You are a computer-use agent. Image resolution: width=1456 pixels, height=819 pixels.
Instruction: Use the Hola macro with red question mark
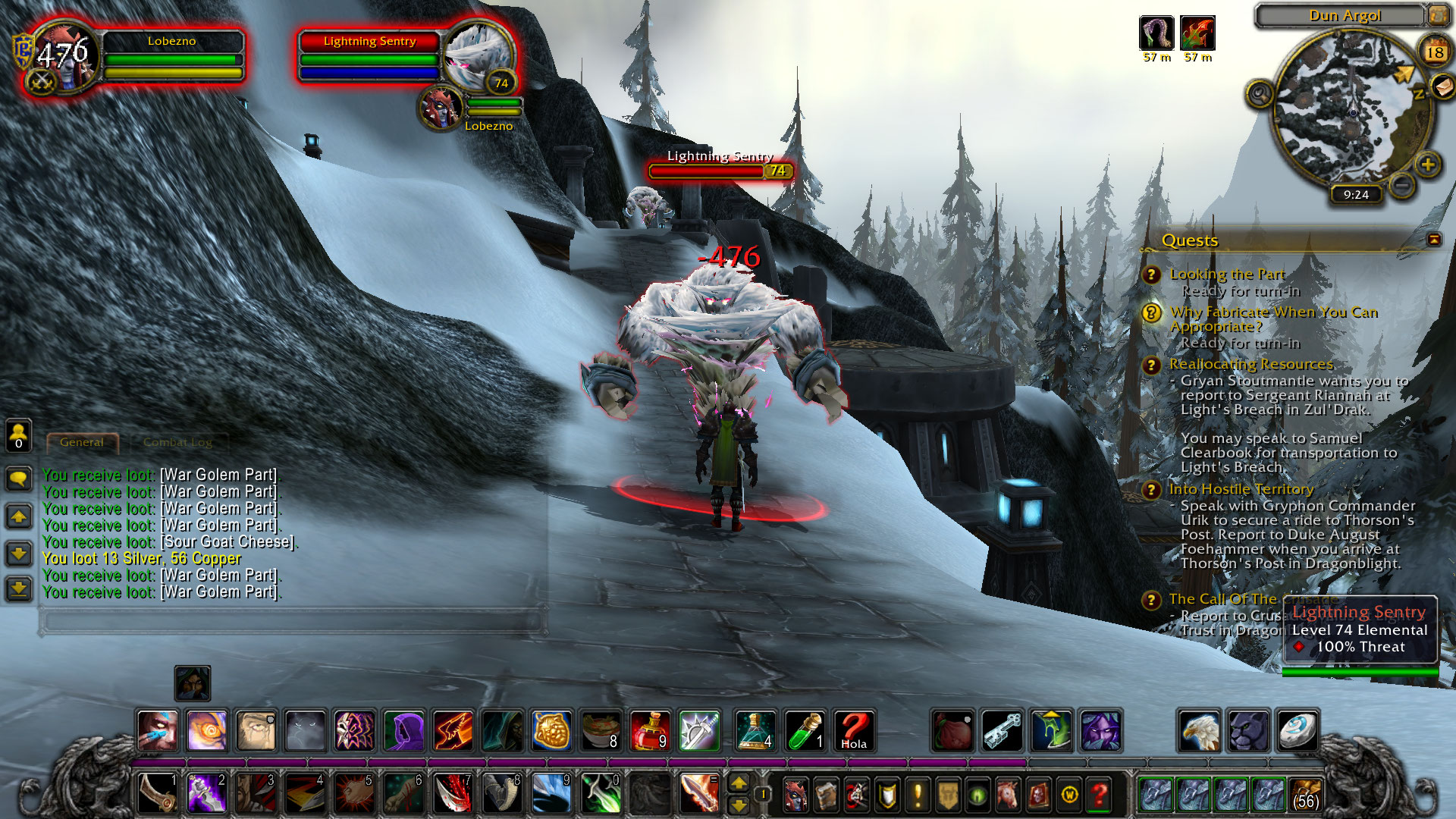click(853, 731)
